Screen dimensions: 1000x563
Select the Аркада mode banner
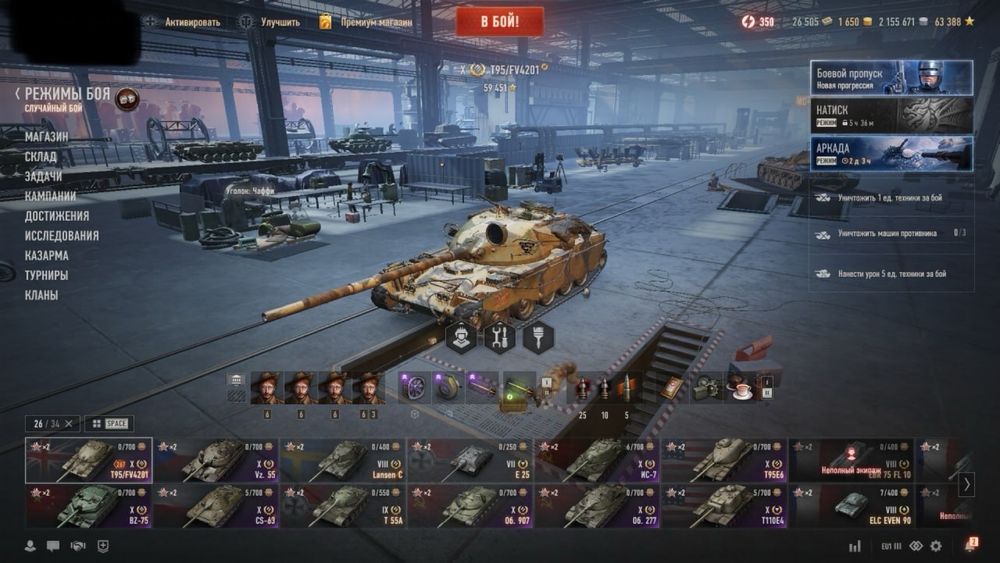pos(891,153)
